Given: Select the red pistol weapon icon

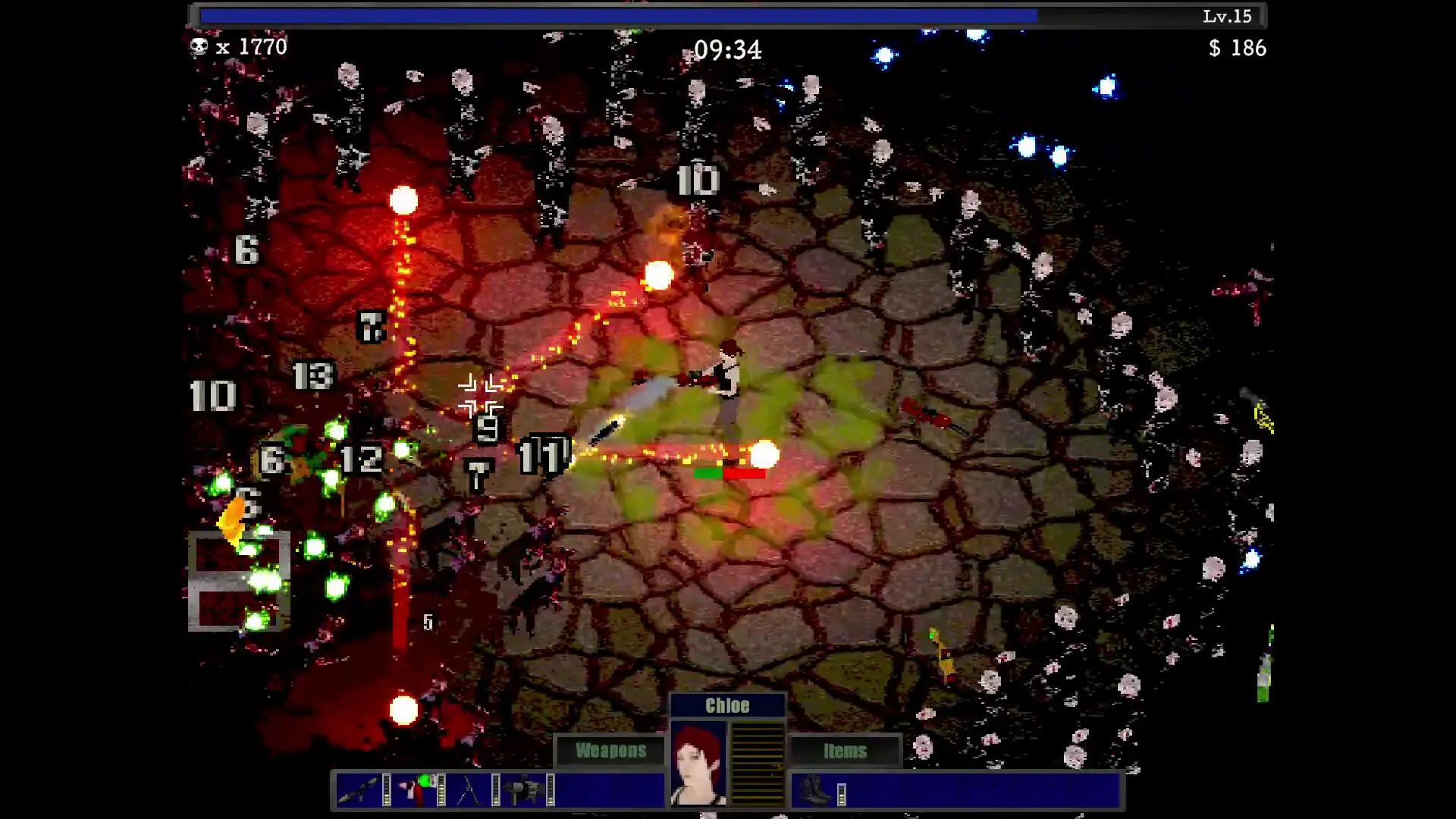Looking at the screenshot, I should coord(416,789).
